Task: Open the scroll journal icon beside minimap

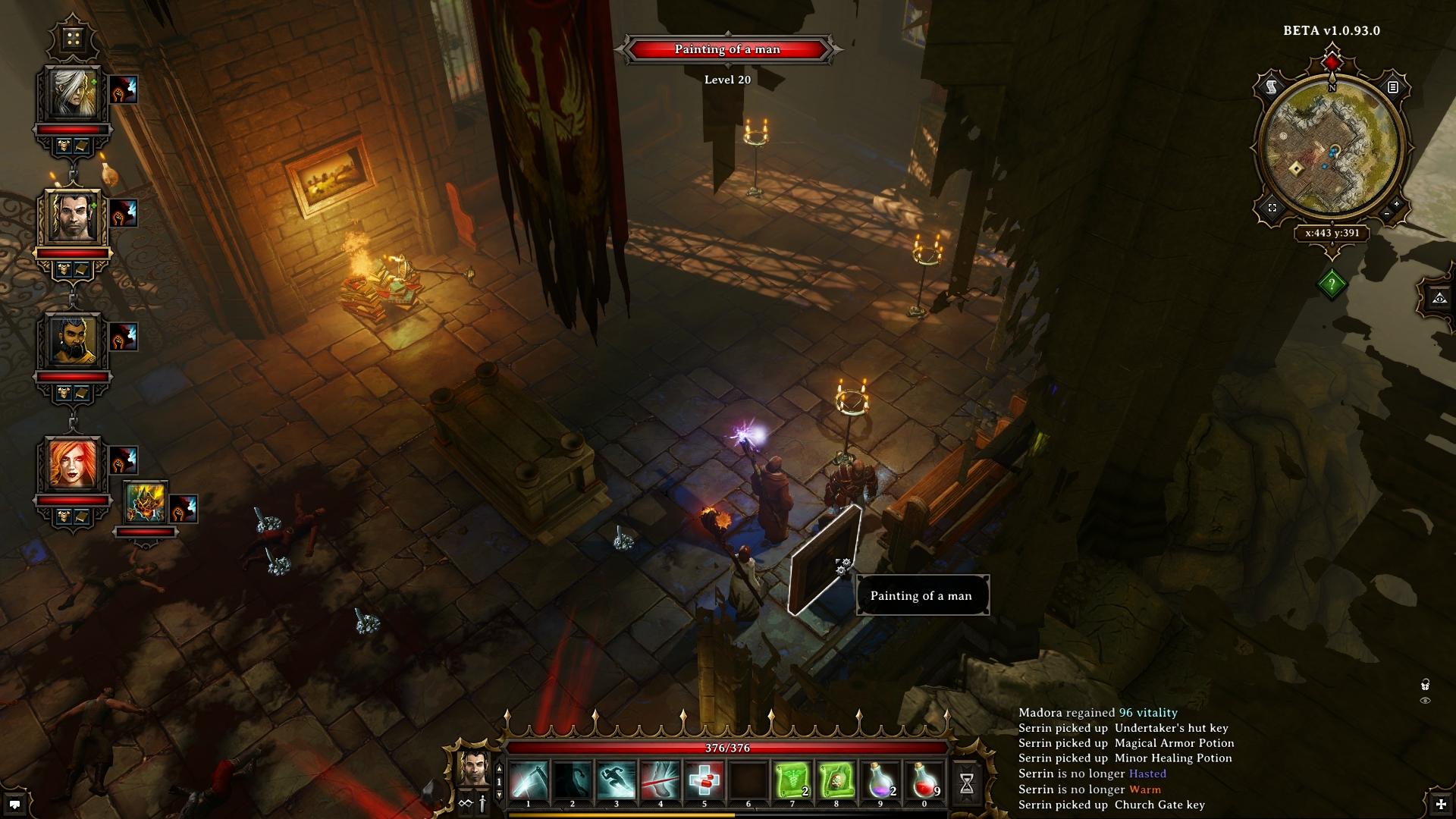Action: [x=1271, y=88]
